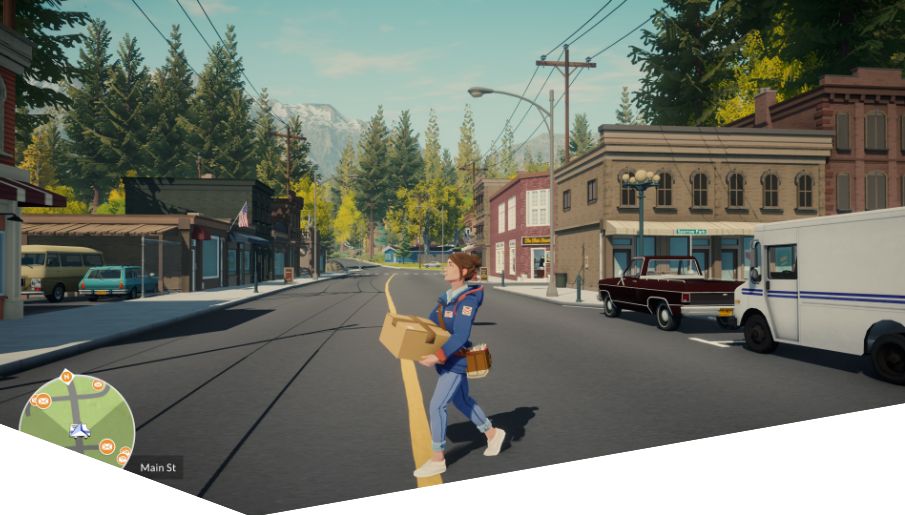
Task: Click the Main St location label
Action: point(158,467)
